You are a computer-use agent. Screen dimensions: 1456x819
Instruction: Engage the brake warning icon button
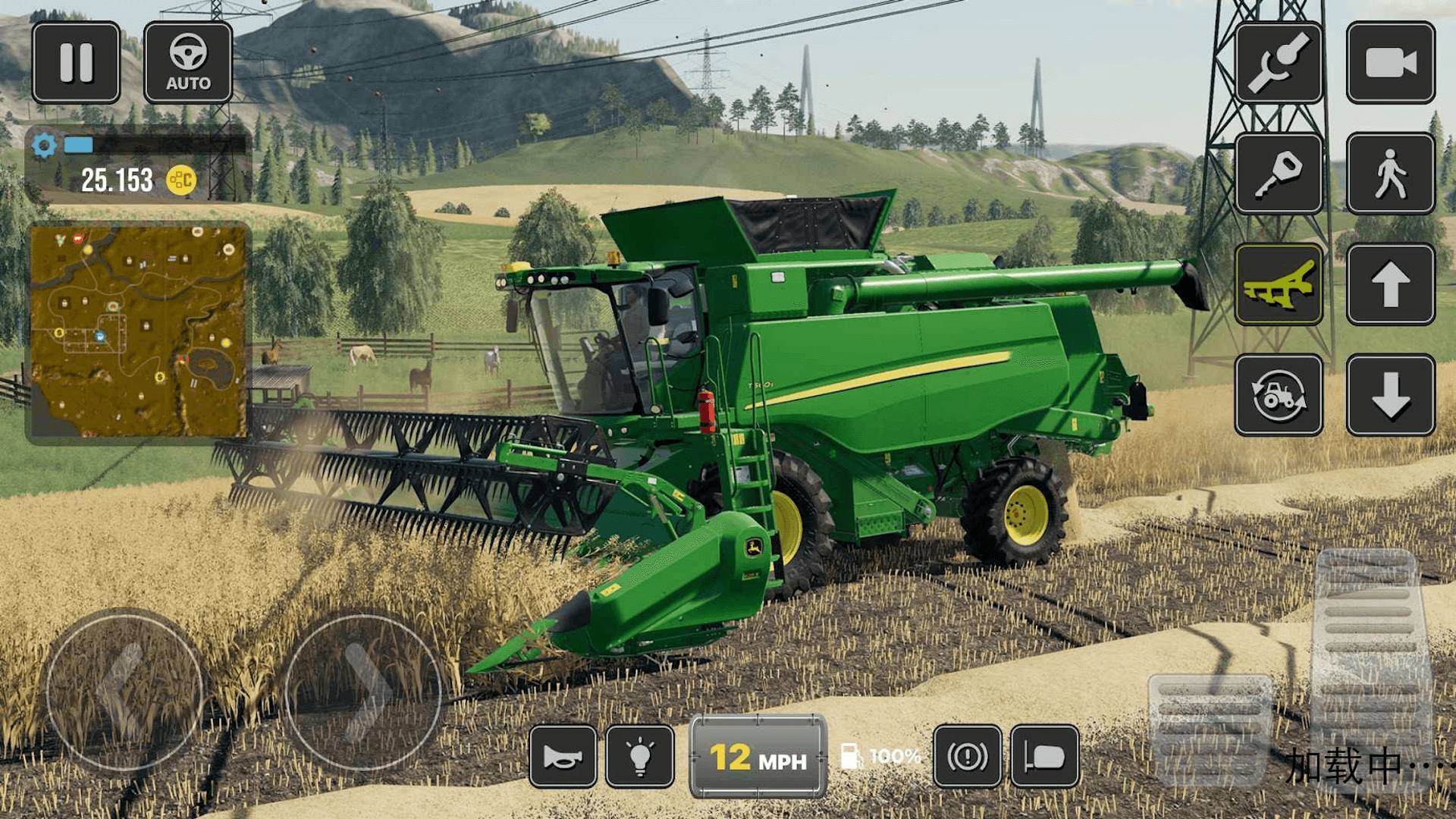pos(967,756)
